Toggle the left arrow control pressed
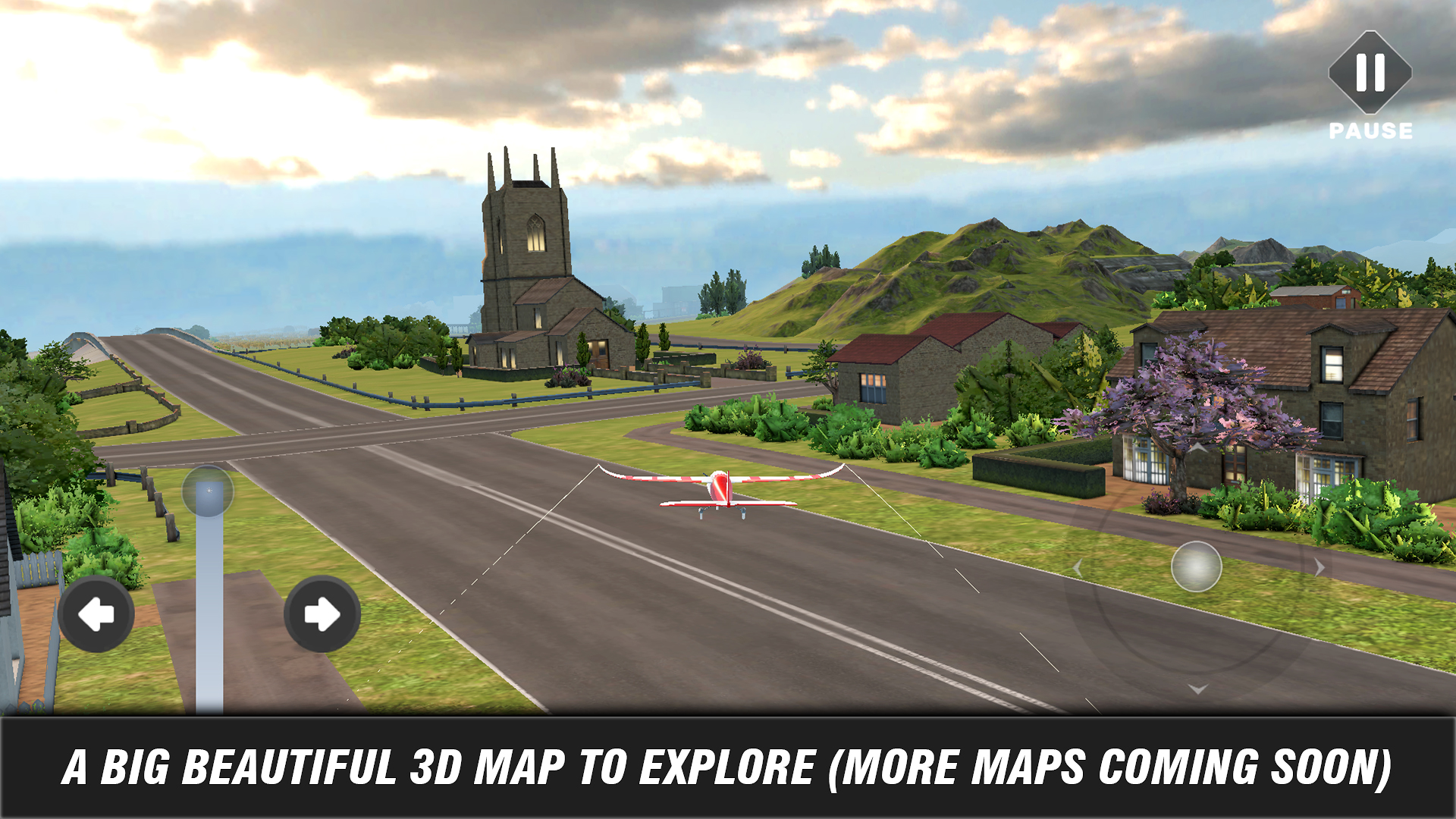1456x819 pixels. pos(96,613)
